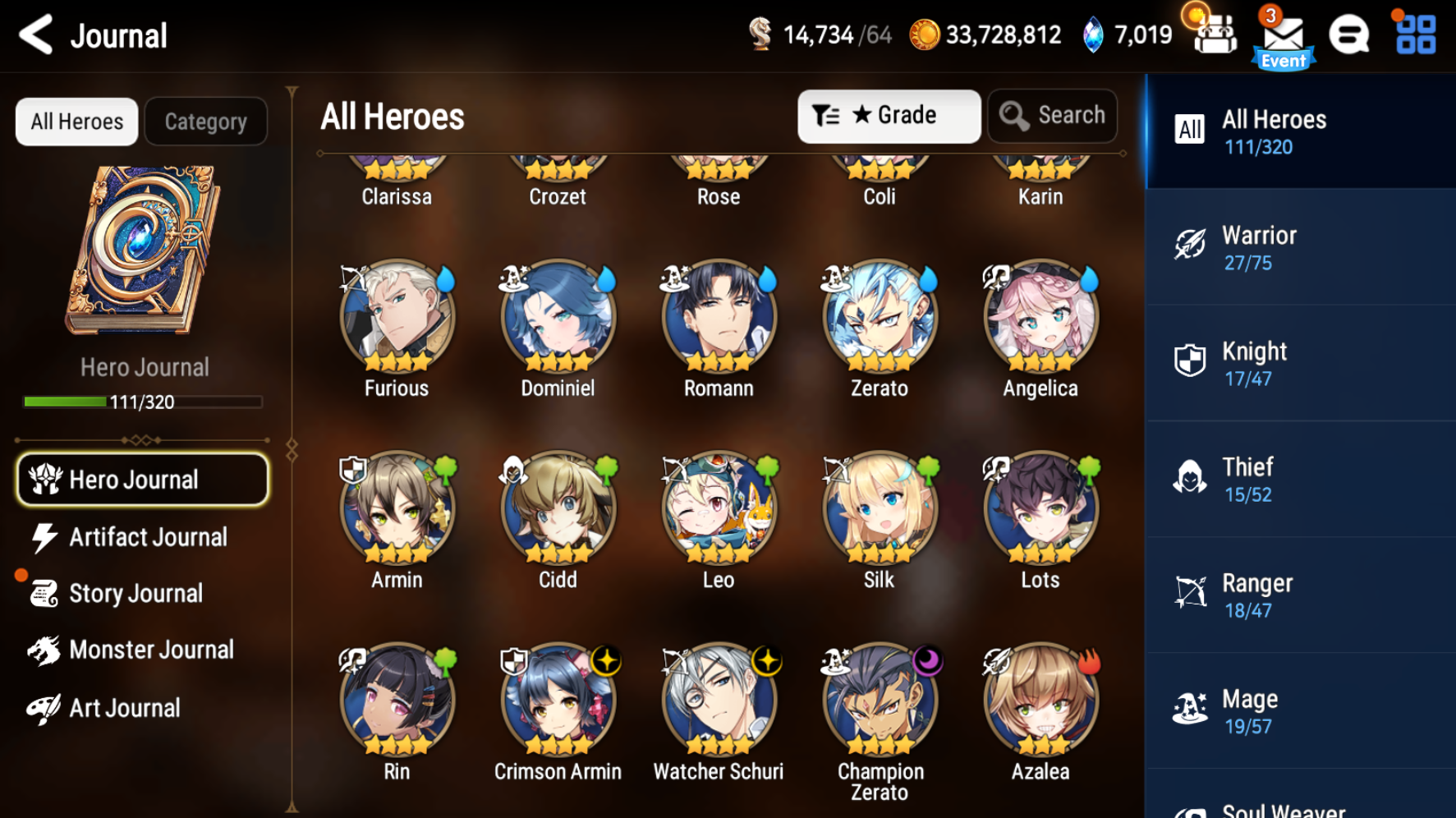View Watcher Schuri's hero entry
1456x818 pixels.
pyautogui.click(x=719, y=701)
